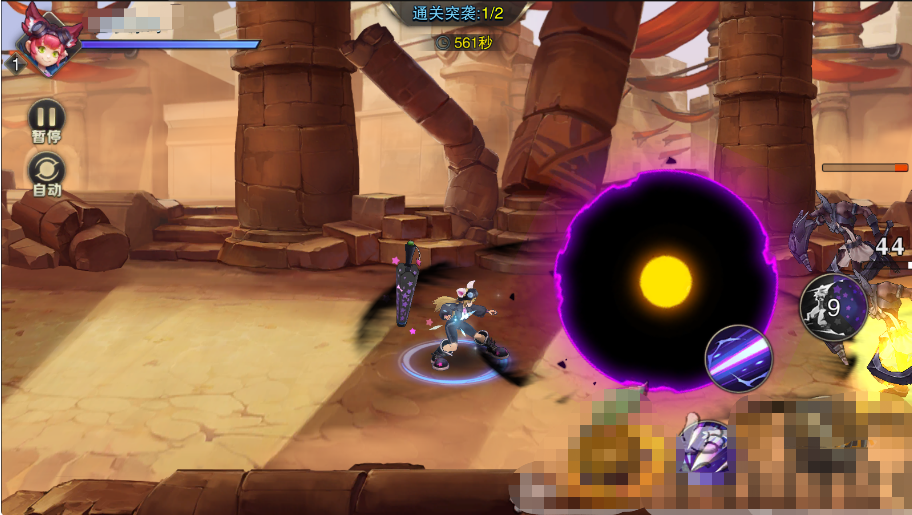This screenshot has width=912, height=515.
Task: Pause the game with the 暂停 button
Action: [x=46, y=118]
